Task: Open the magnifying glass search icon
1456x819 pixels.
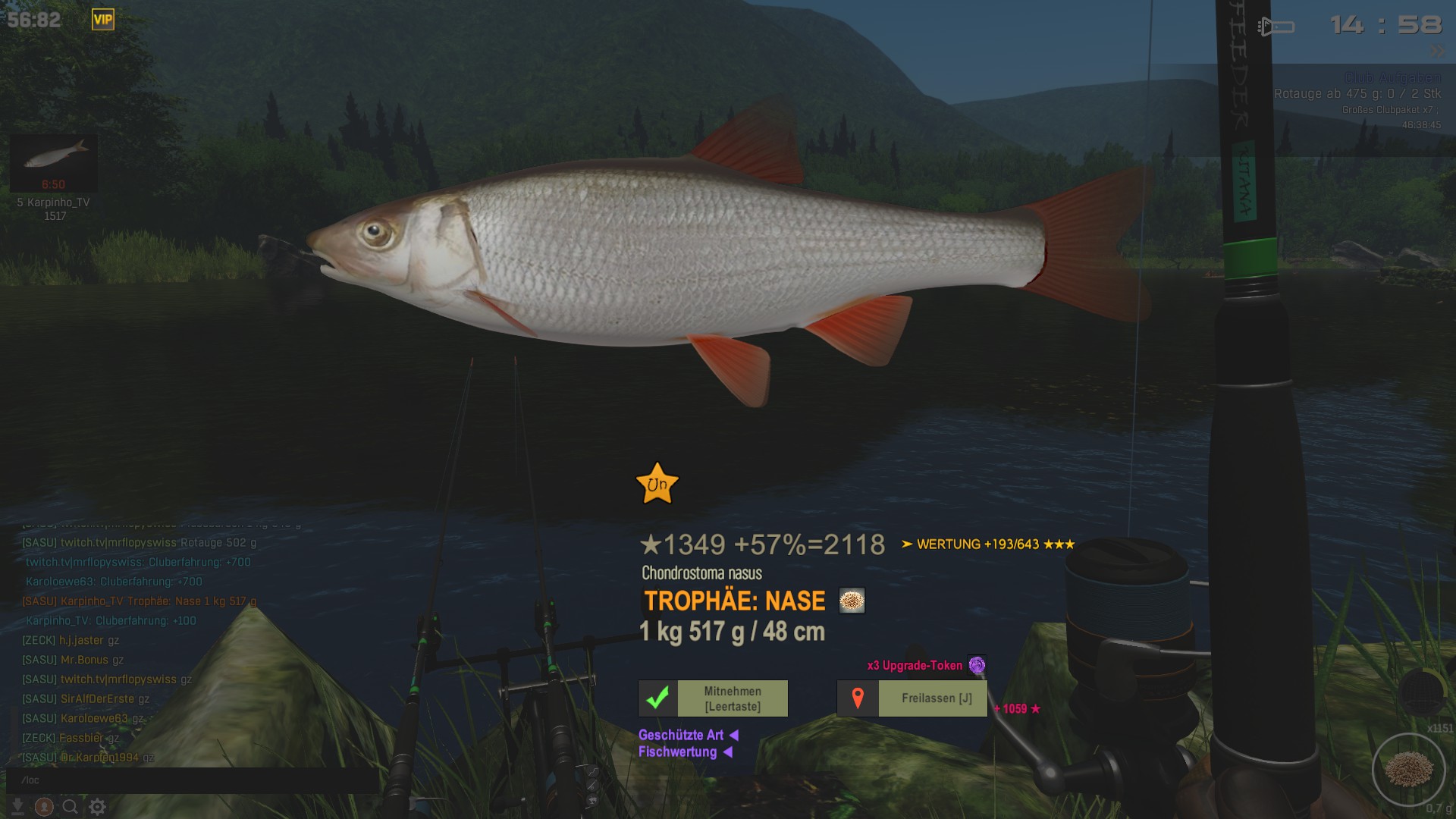Action: [x=70, y=807]
